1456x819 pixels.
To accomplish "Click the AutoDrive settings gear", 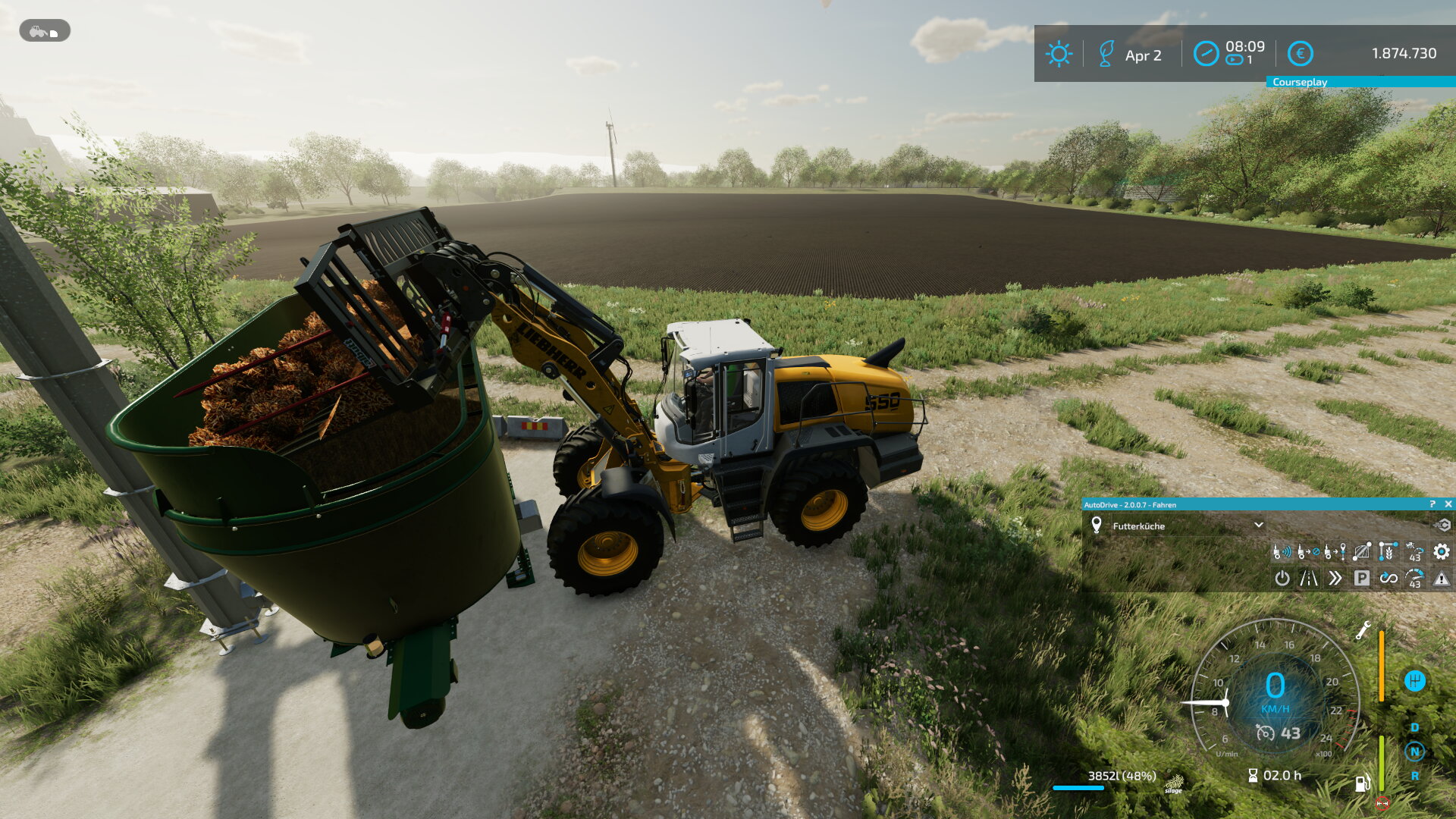I will click(1442, 551).
